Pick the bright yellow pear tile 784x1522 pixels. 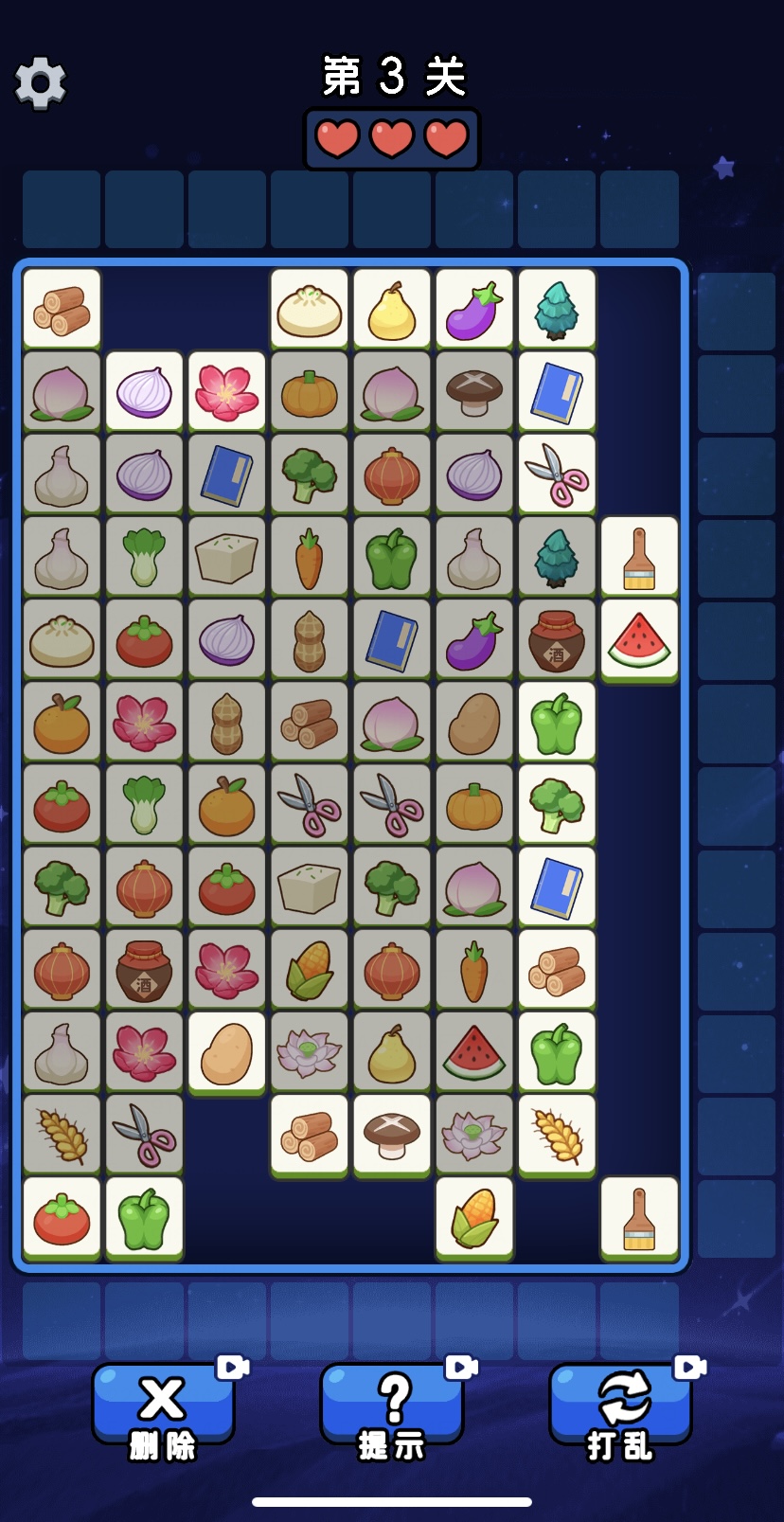(391, 309)
